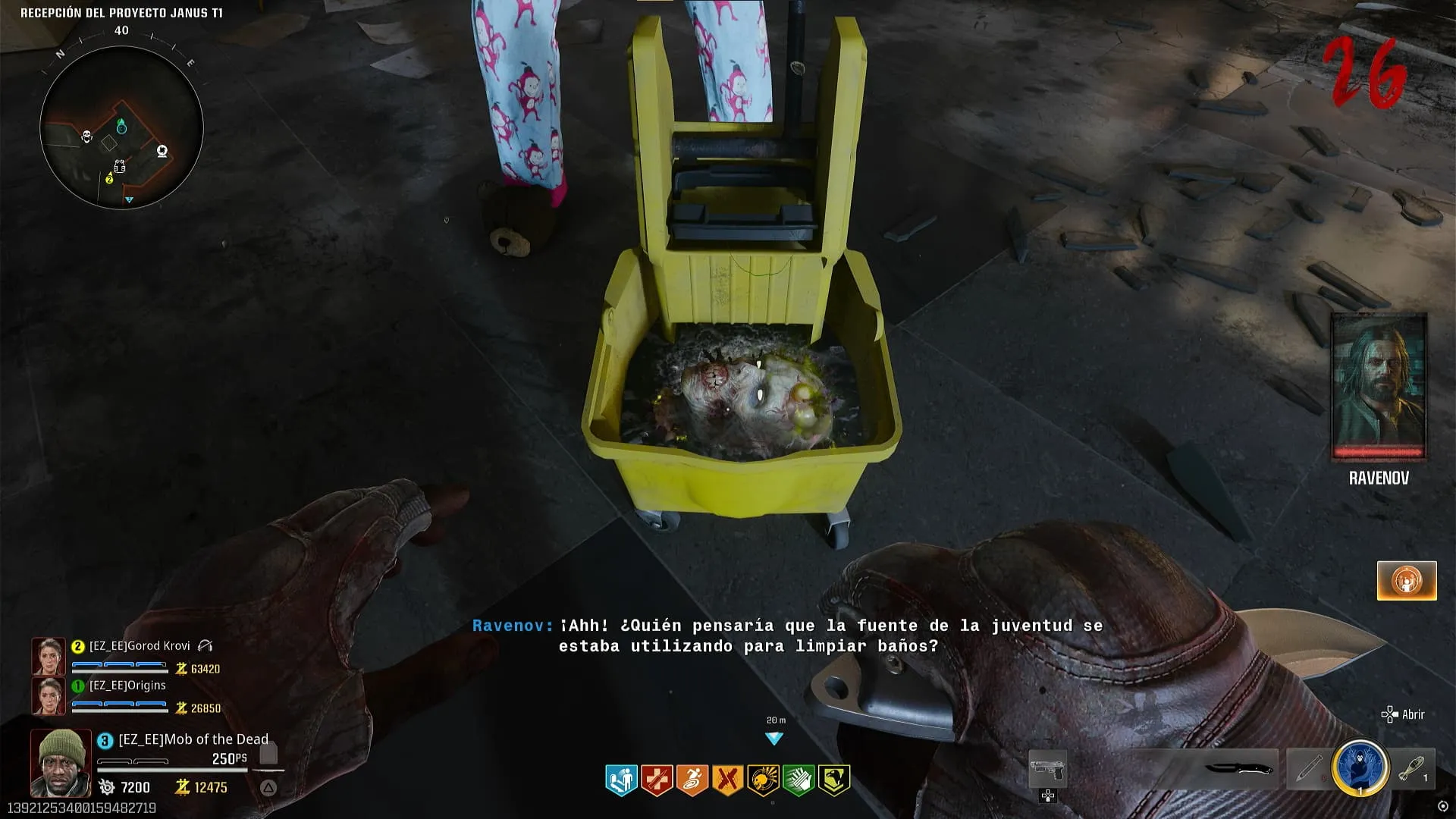Click the Ravenov character portrait card
The image size is (1456, 819).
[1379, 387]
